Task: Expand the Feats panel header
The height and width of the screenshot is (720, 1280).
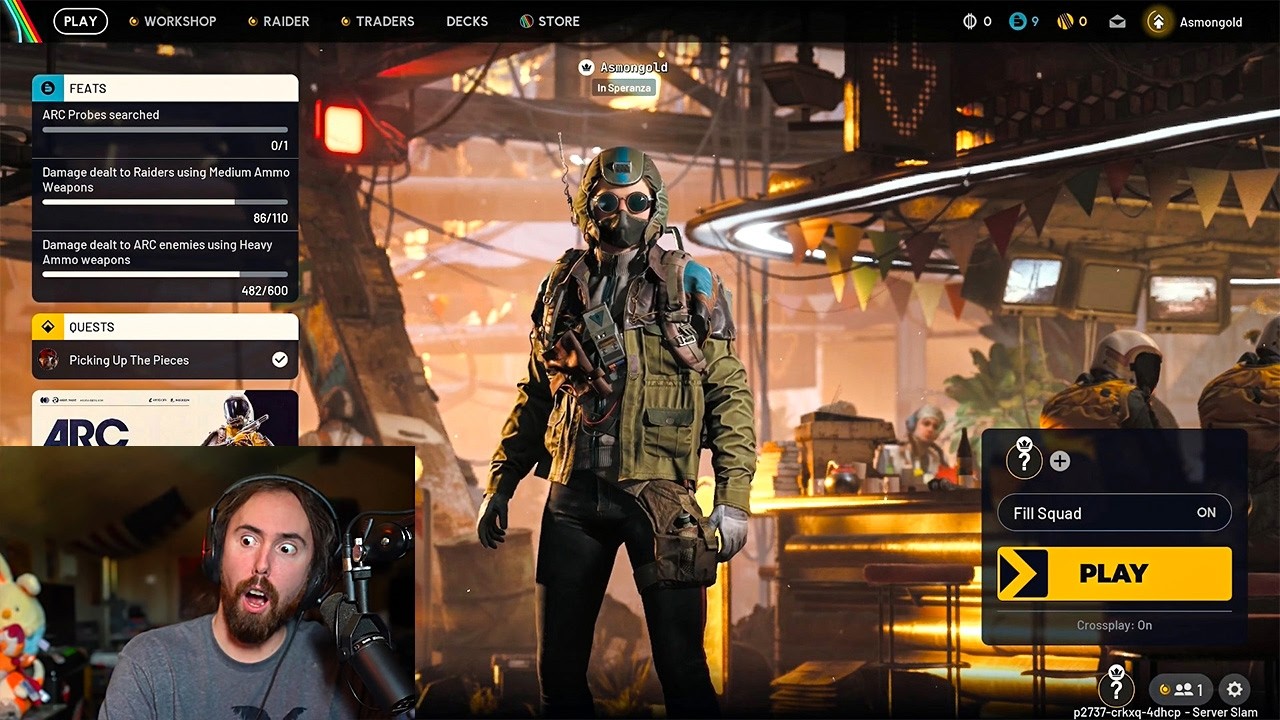Action: [x=165, y=88]
